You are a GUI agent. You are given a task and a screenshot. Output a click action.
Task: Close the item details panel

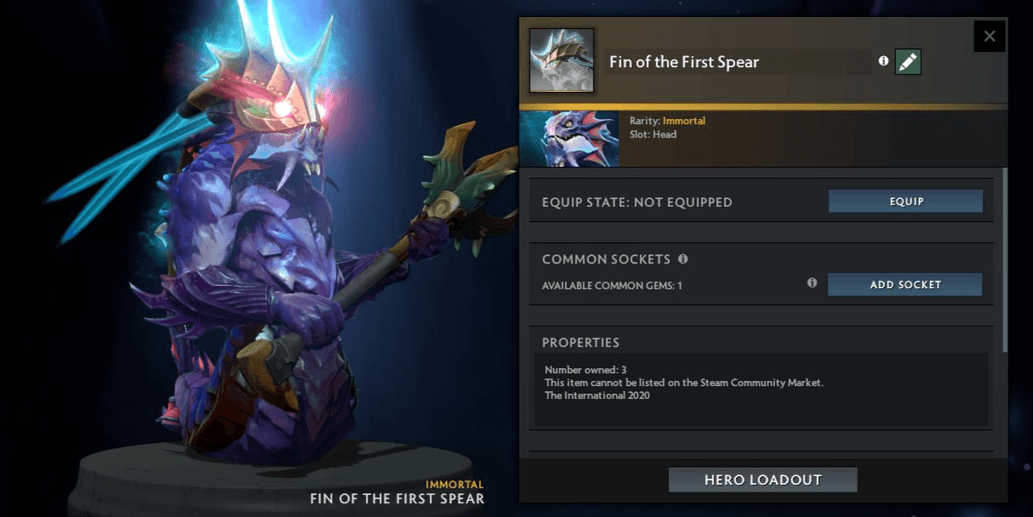click(989, 36)
